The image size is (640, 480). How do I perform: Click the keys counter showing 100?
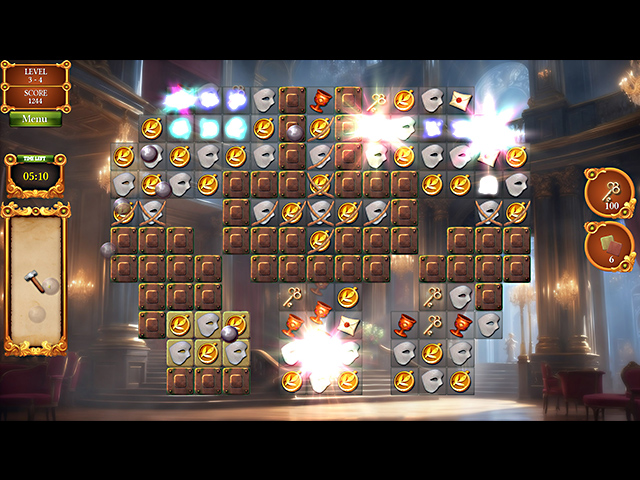point(608,193)
